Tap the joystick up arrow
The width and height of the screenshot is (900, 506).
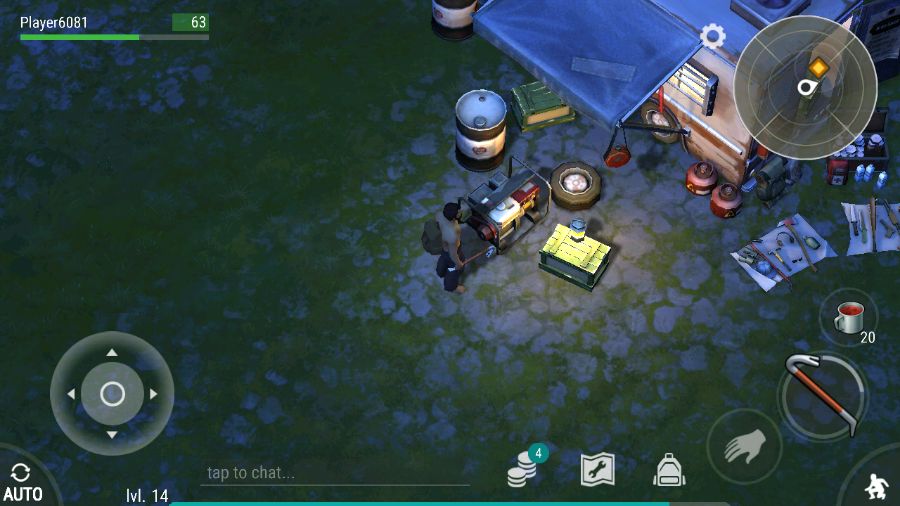pyautogui.click(x=112, y=353)
